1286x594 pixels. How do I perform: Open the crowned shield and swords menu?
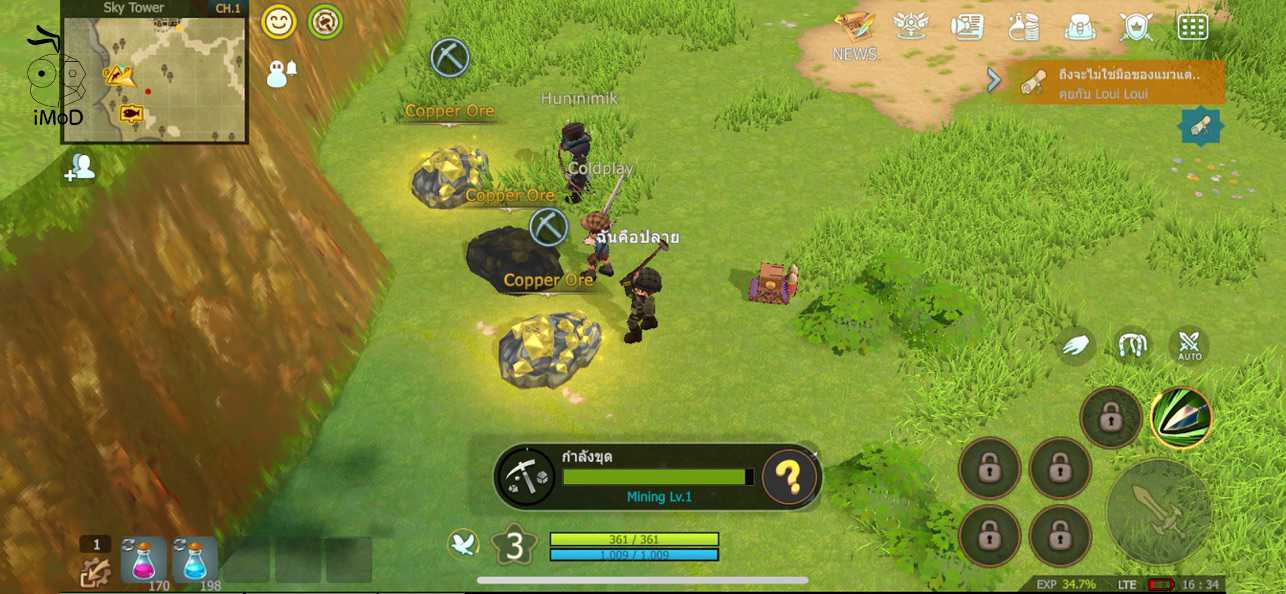(x=1137, y=27)
